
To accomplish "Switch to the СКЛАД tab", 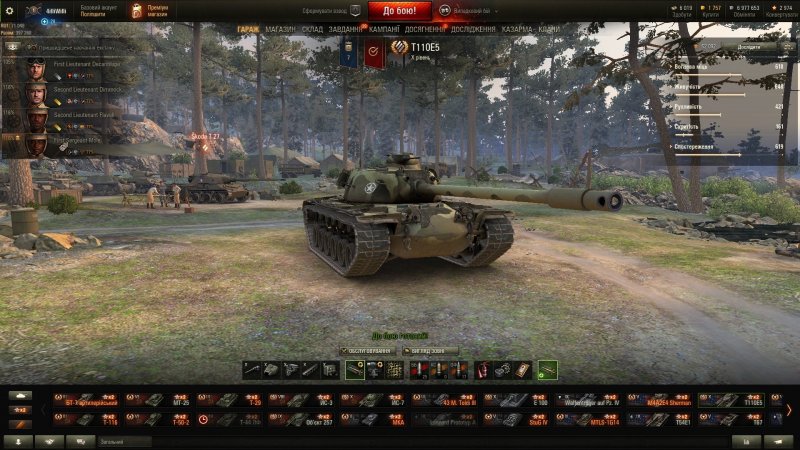I will [312, 30].
